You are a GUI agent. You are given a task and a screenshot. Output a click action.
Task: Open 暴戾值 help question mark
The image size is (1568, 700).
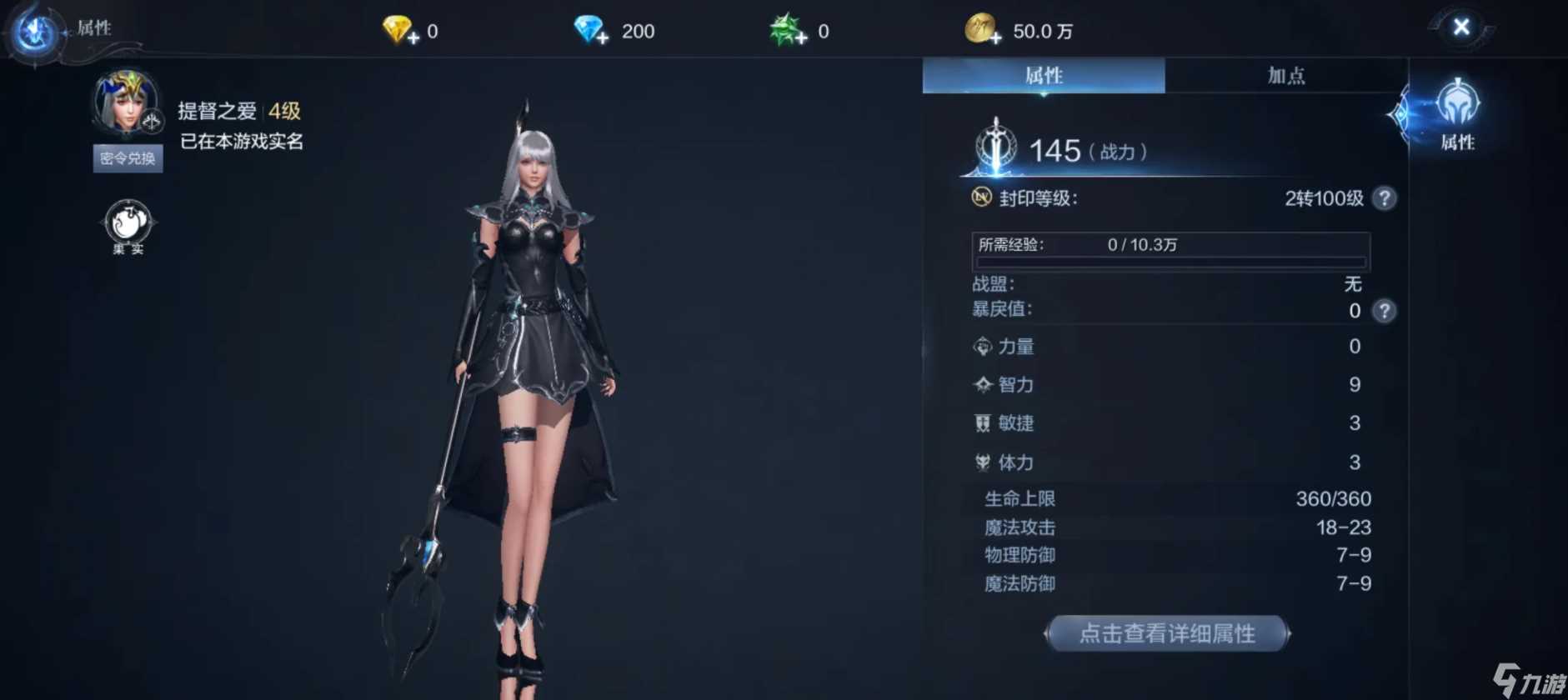coord(1384,311)
